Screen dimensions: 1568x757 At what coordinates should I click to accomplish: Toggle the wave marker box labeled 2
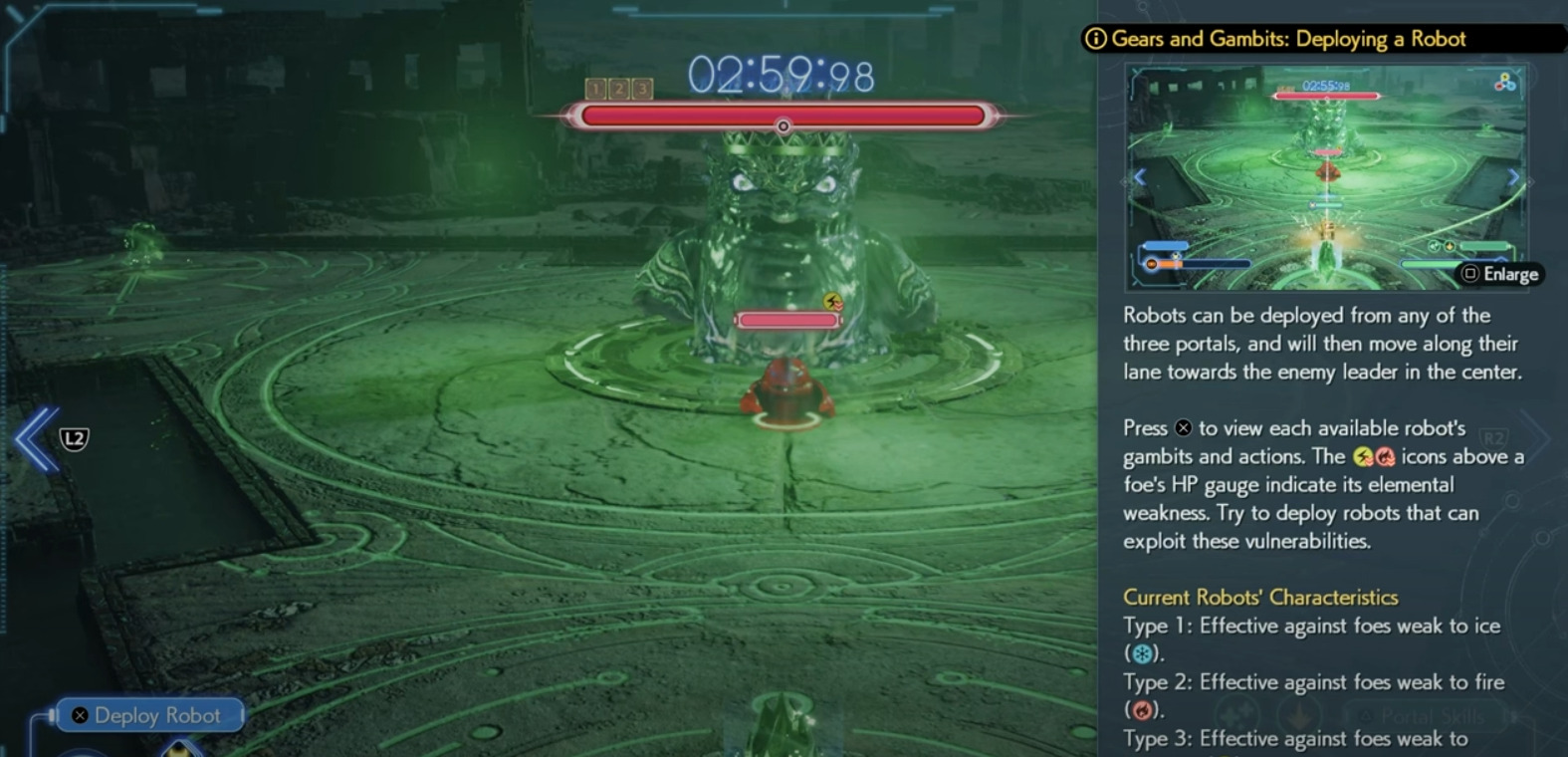[617, 89]
